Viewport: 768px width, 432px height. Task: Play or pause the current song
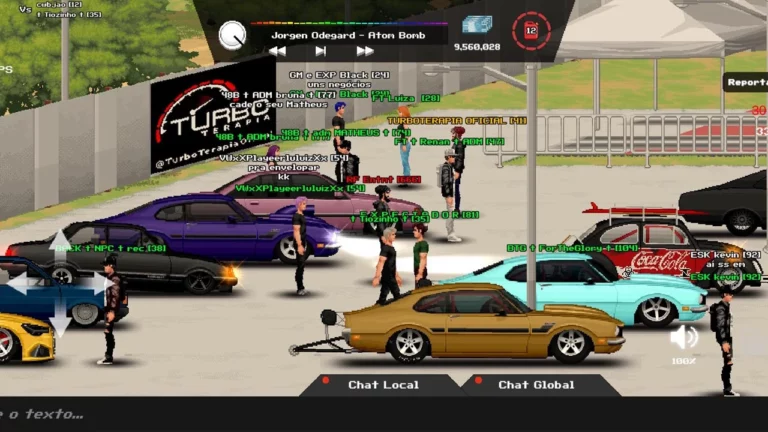[320, 51]
